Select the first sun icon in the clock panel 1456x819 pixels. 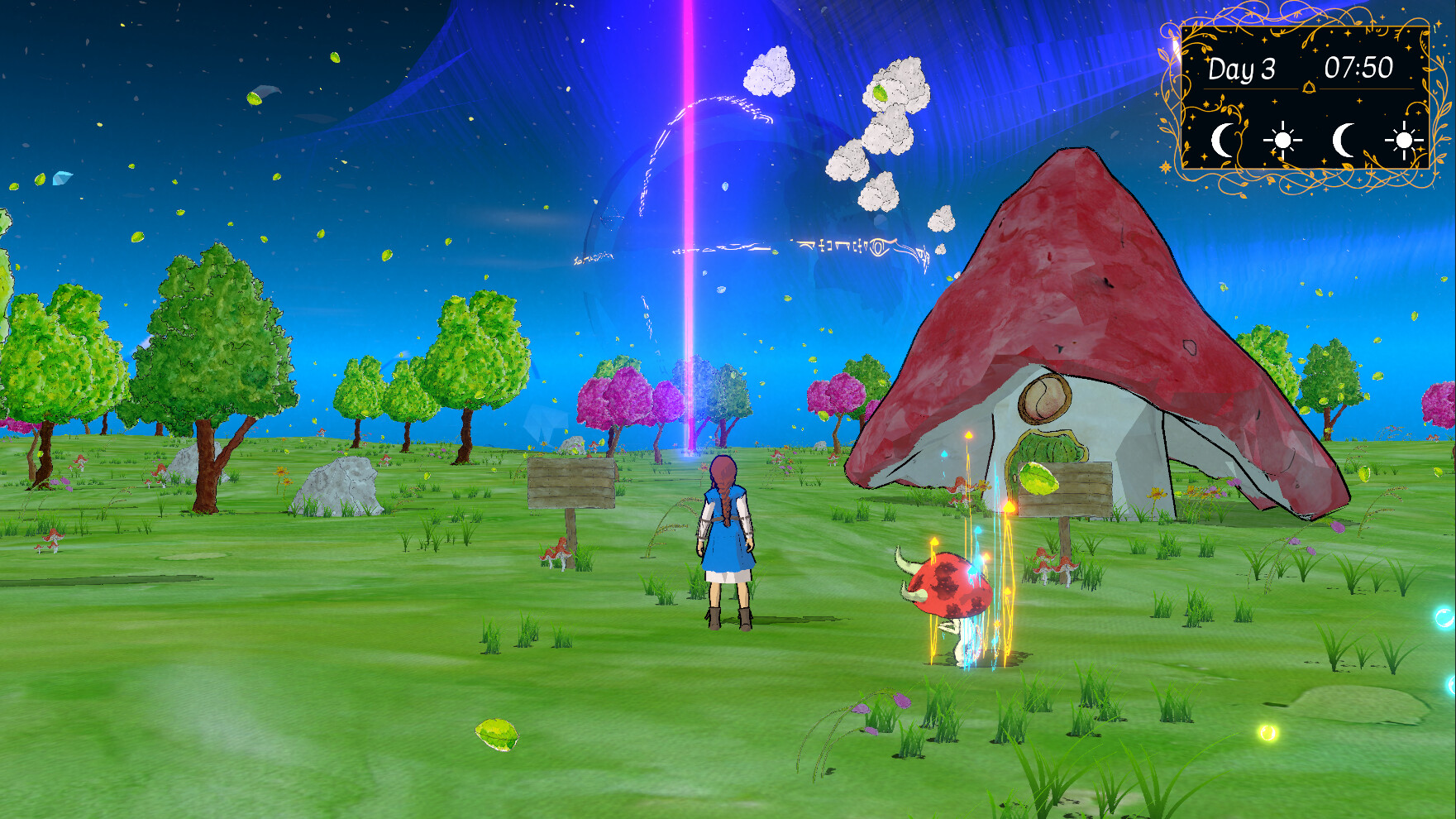click(1283, 141)
